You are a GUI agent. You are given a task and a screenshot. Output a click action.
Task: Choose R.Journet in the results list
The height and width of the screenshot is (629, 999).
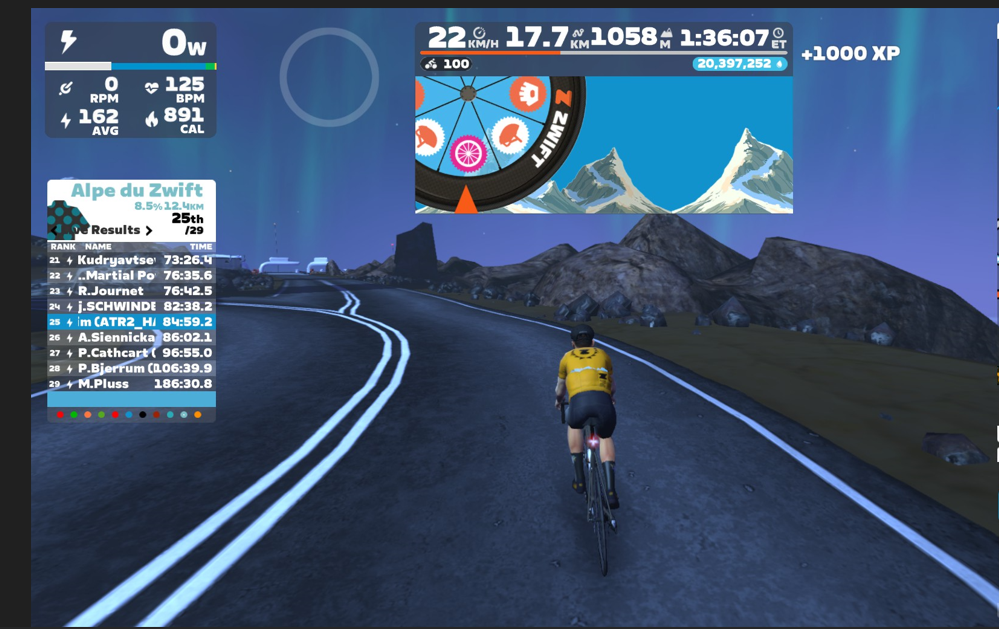131,291
